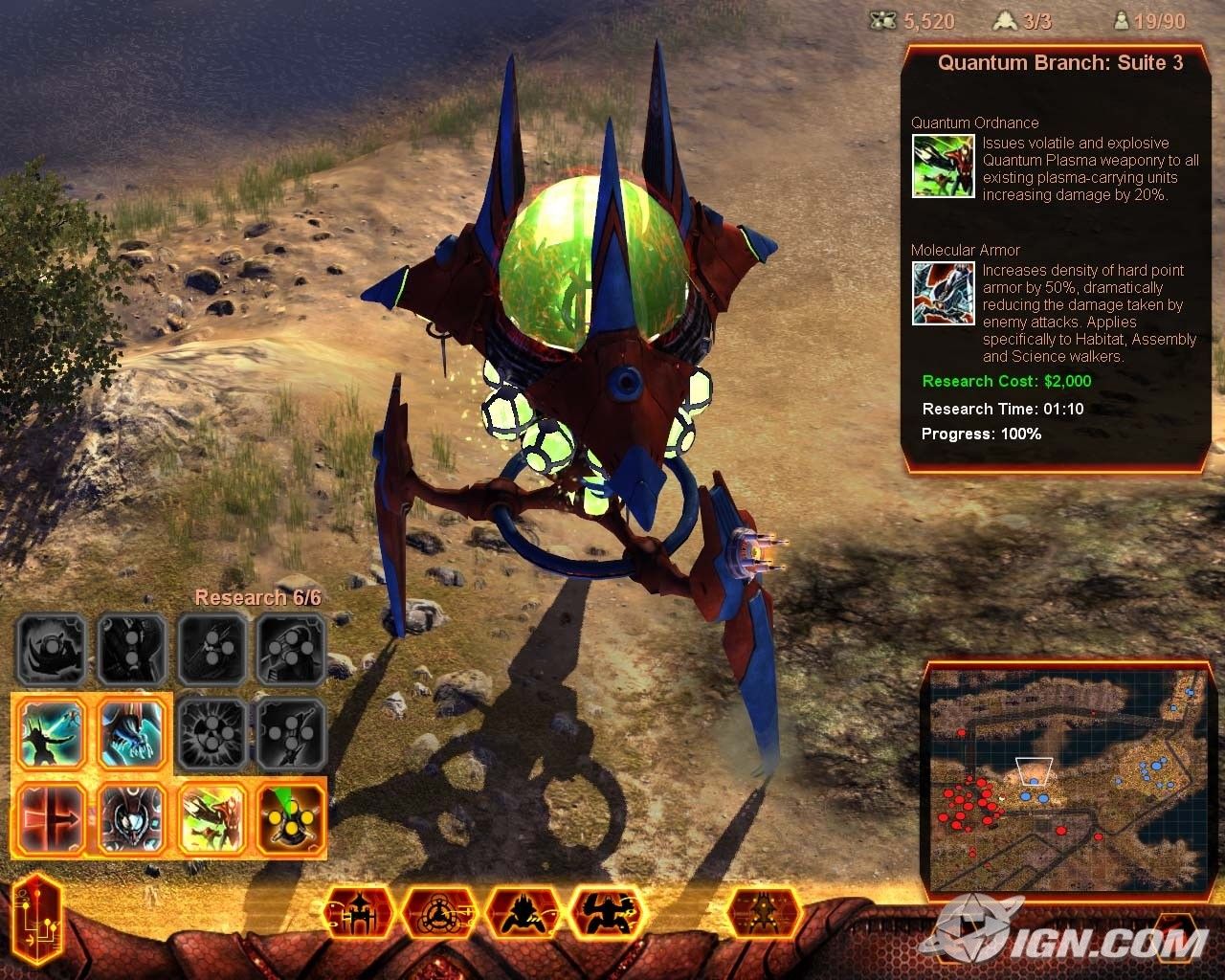
Task: Select the Quantum Ordnance research icon in grid
Action: coord(212,819)
